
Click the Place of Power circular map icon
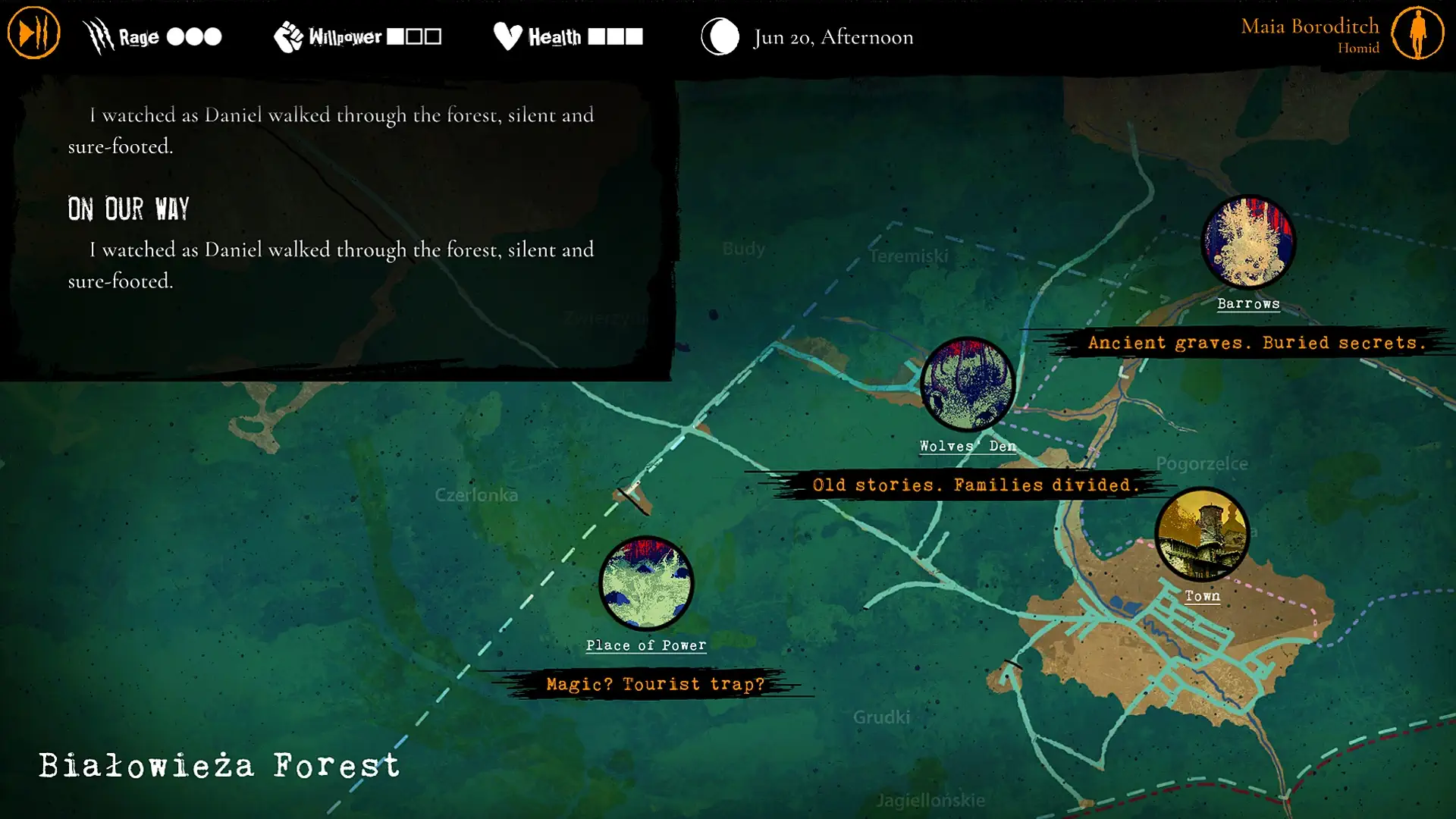point(646,582)
